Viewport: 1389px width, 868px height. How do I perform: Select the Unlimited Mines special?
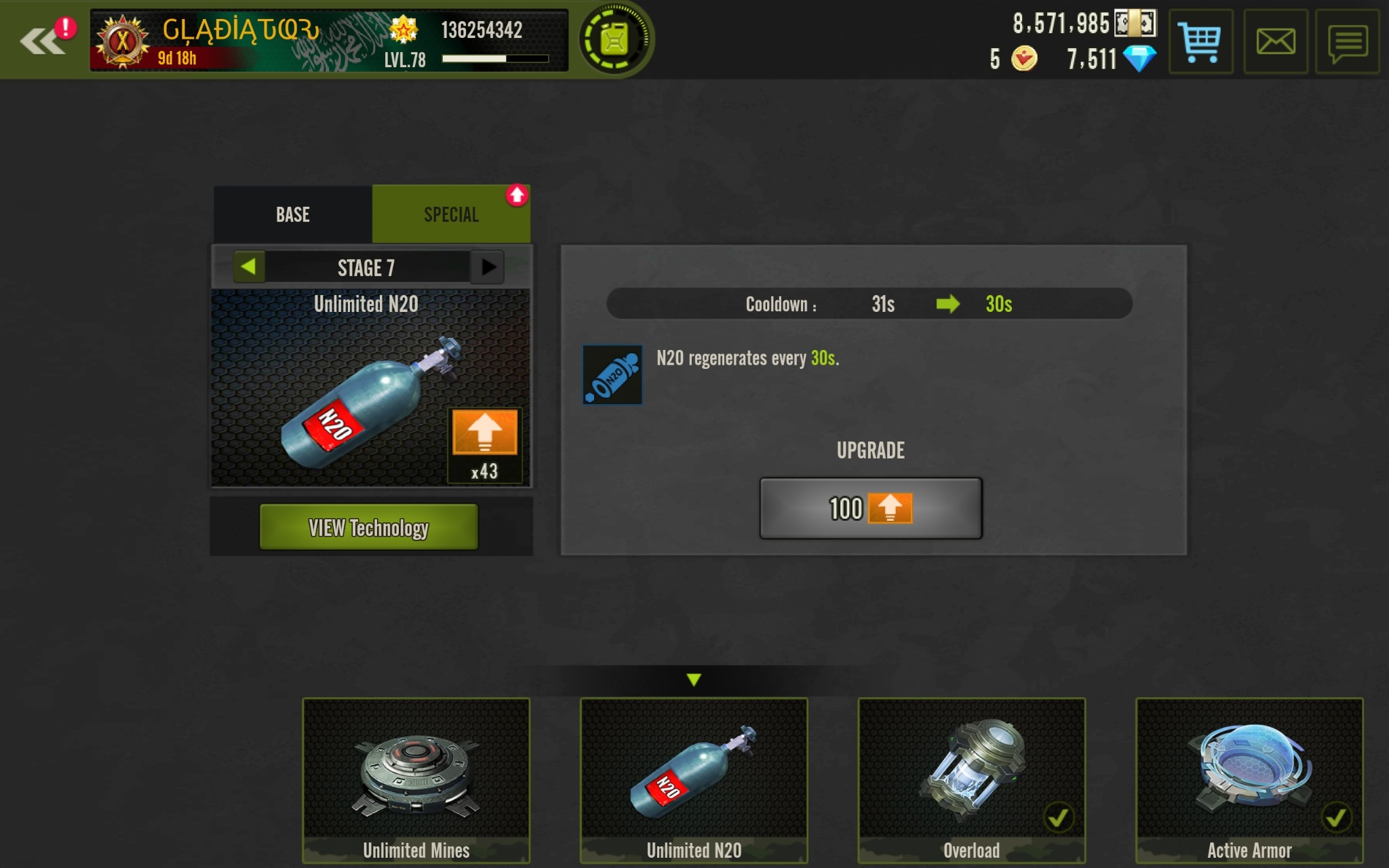tap(416, 780)
